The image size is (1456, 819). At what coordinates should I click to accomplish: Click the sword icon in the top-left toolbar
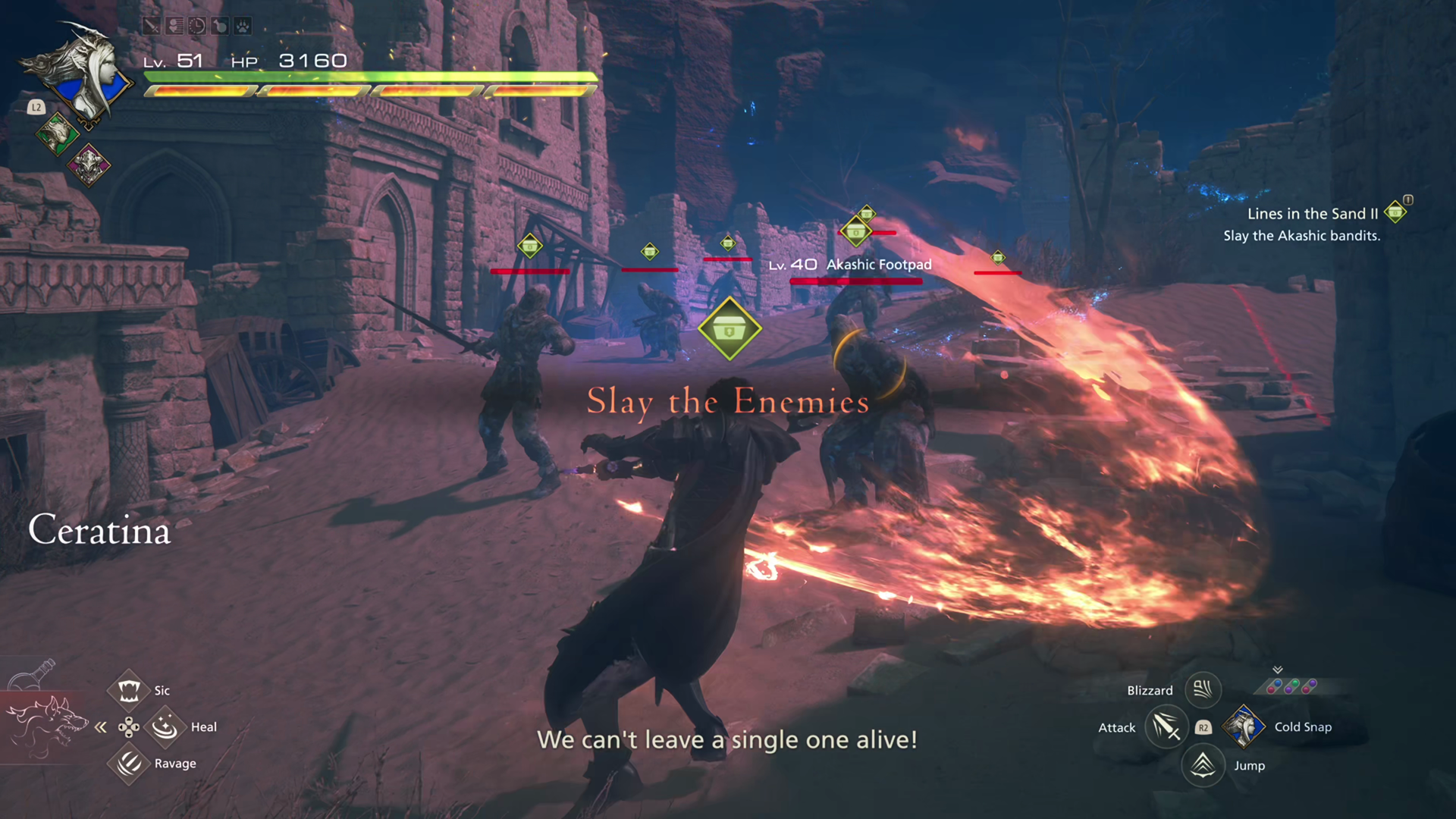150,26
